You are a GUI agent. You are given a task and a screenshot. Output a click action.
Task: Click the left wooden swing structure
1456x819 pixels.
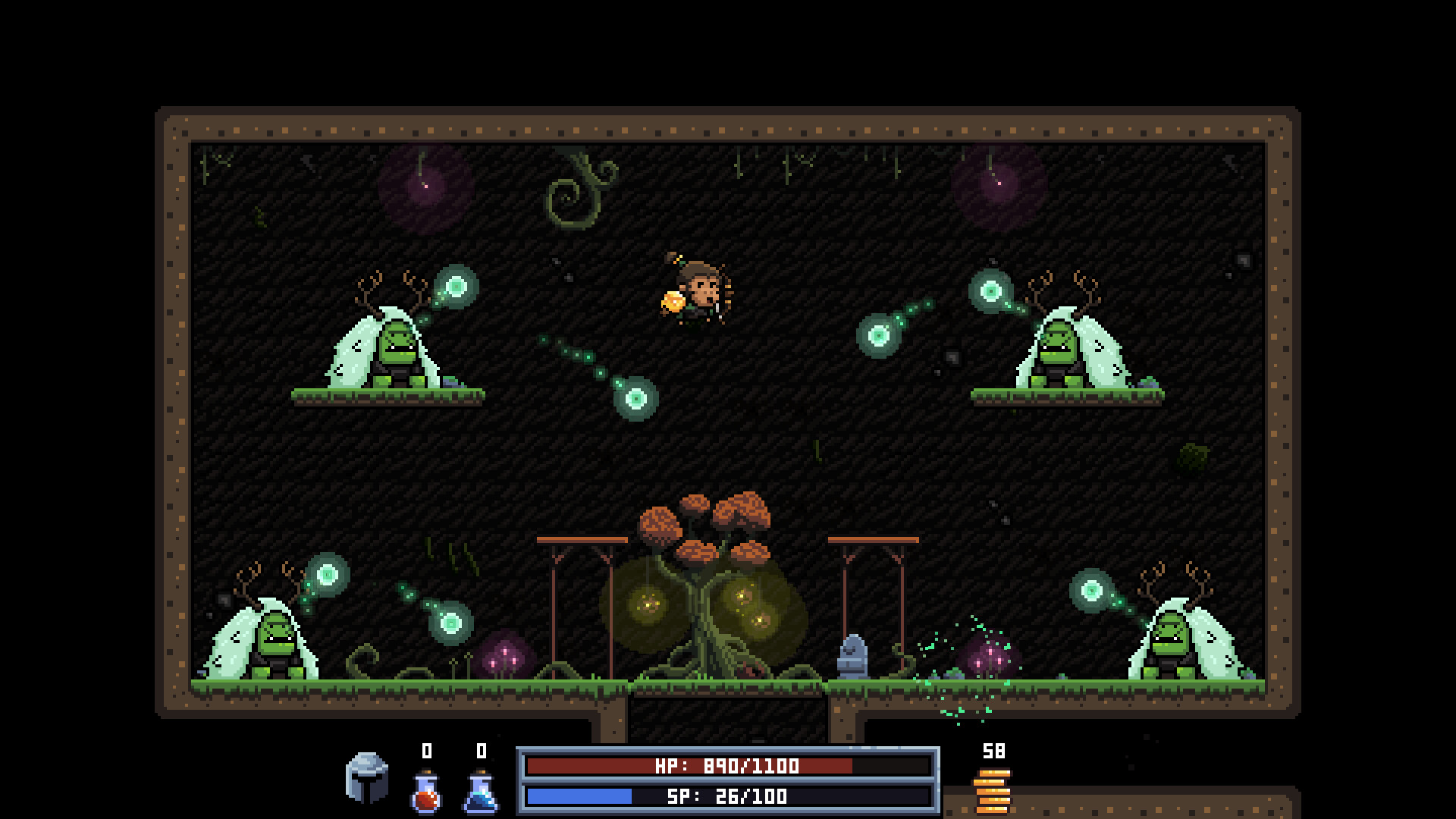coord(580,599)
